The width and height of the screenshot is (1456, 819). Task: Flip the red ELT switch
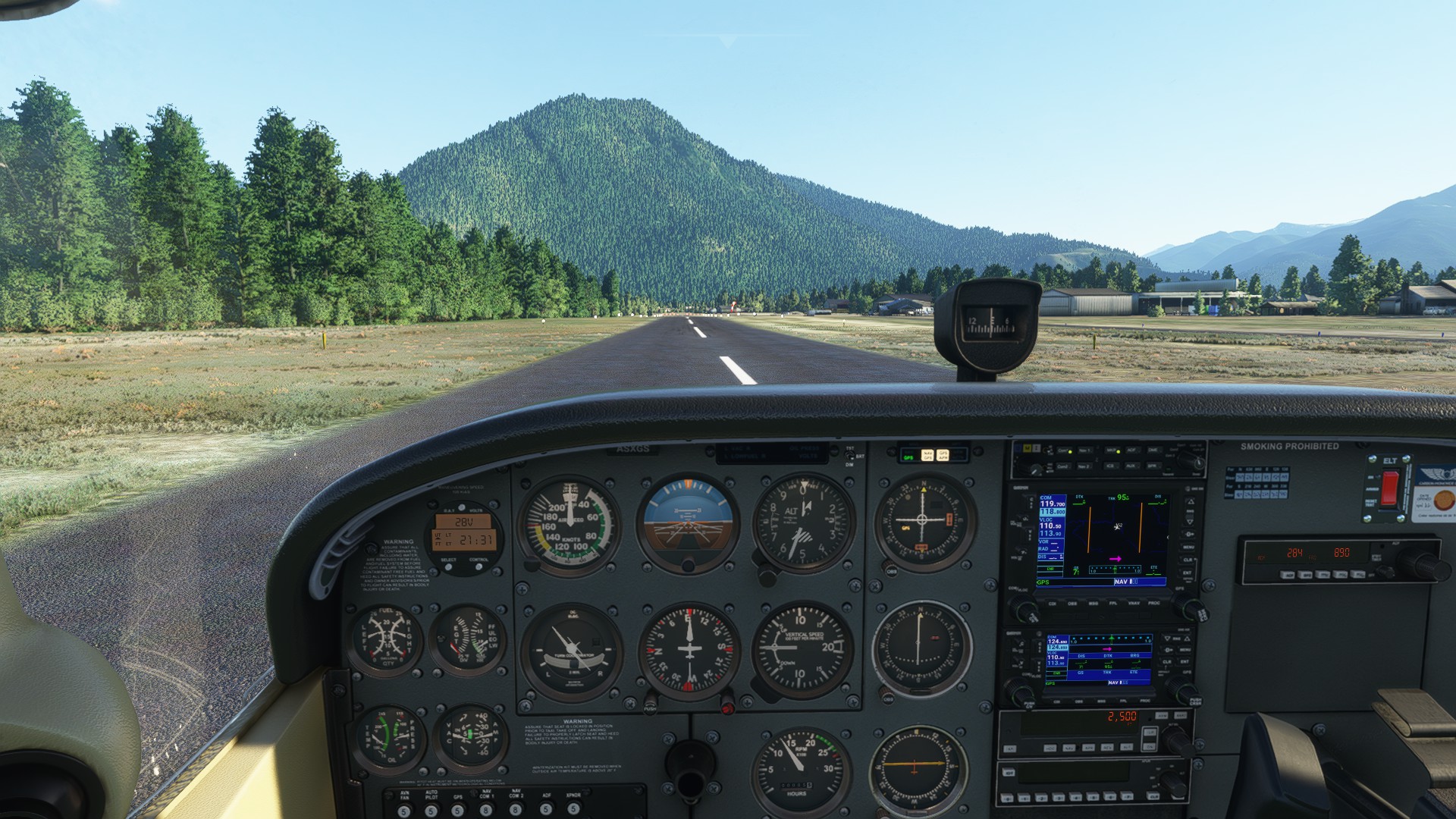[x=1389, y=488]
